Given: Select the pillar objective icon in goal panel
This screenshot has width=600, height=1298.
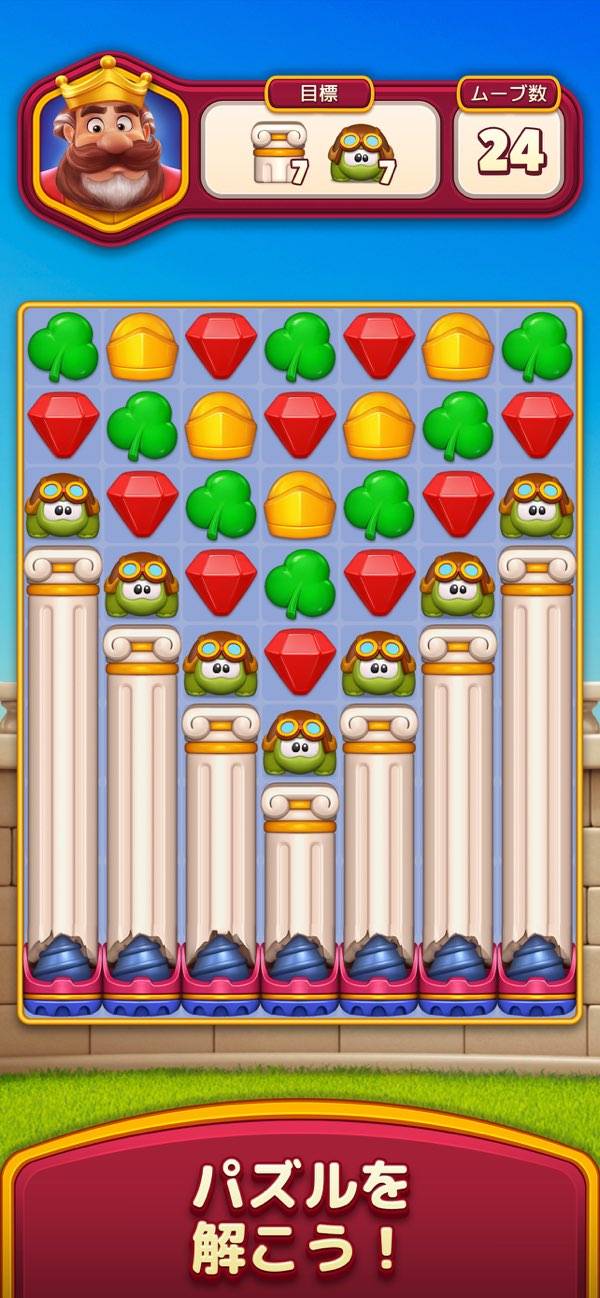Looking at the screenshot, I should (x=276, y=152).
